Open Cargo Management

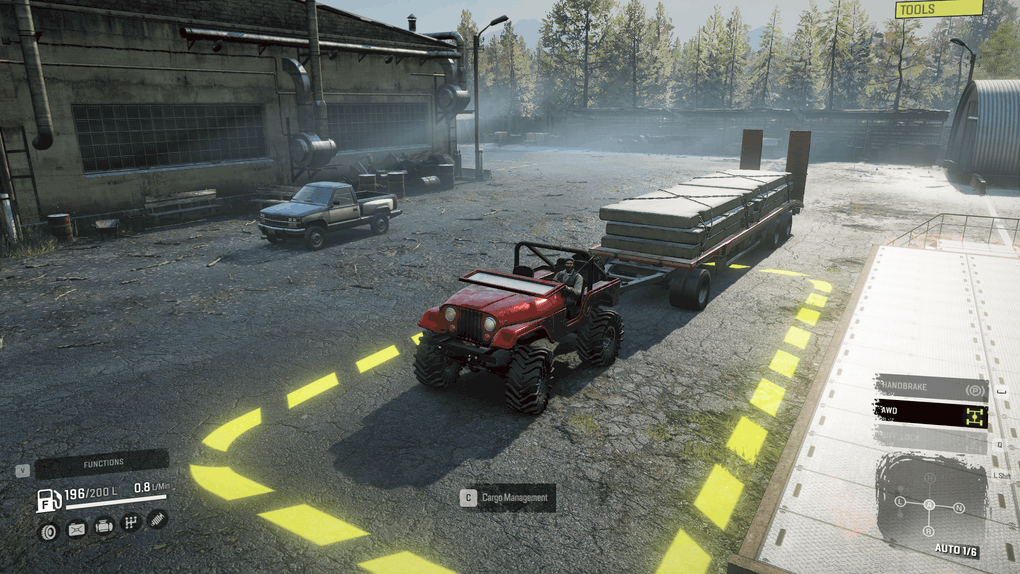click(x=507, y=497)
